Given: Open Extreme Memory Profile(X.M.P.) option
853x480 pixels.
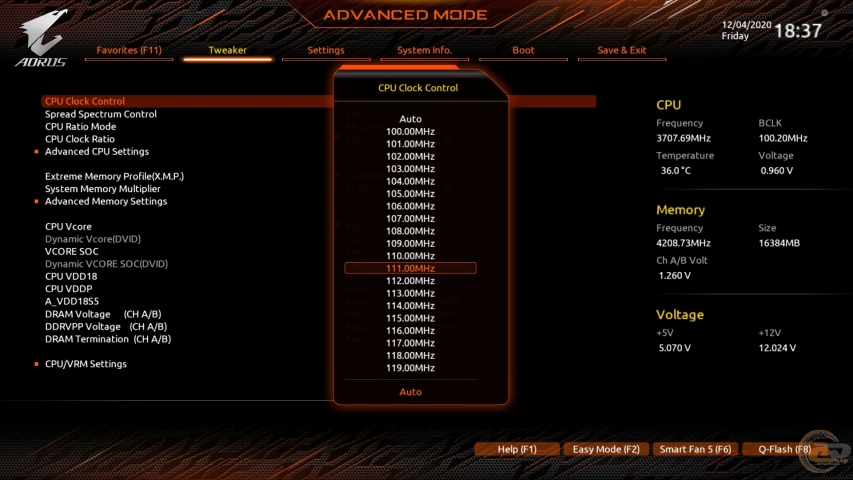Looking at the screenshot, I should tap(114, 176).
